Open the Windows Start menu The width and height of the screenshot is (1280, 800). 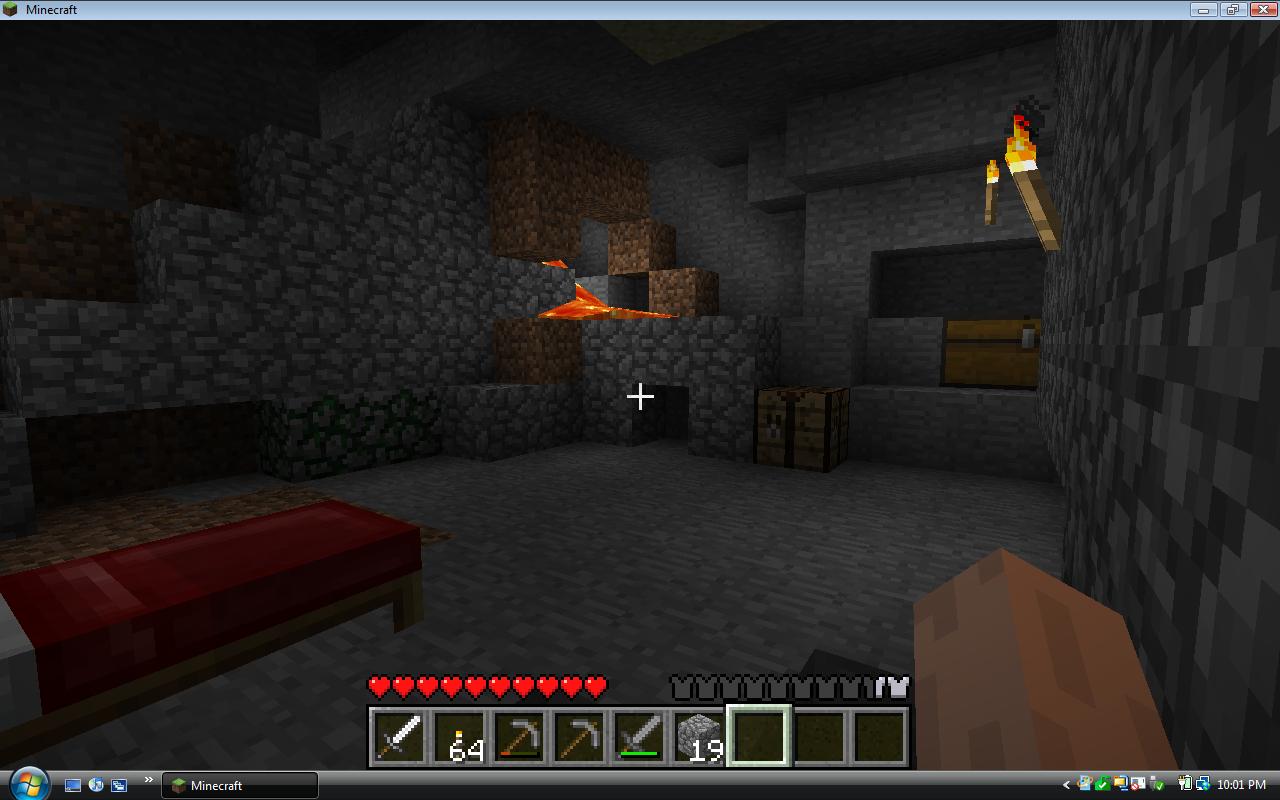pyautogui.click(x=30, y=785)
